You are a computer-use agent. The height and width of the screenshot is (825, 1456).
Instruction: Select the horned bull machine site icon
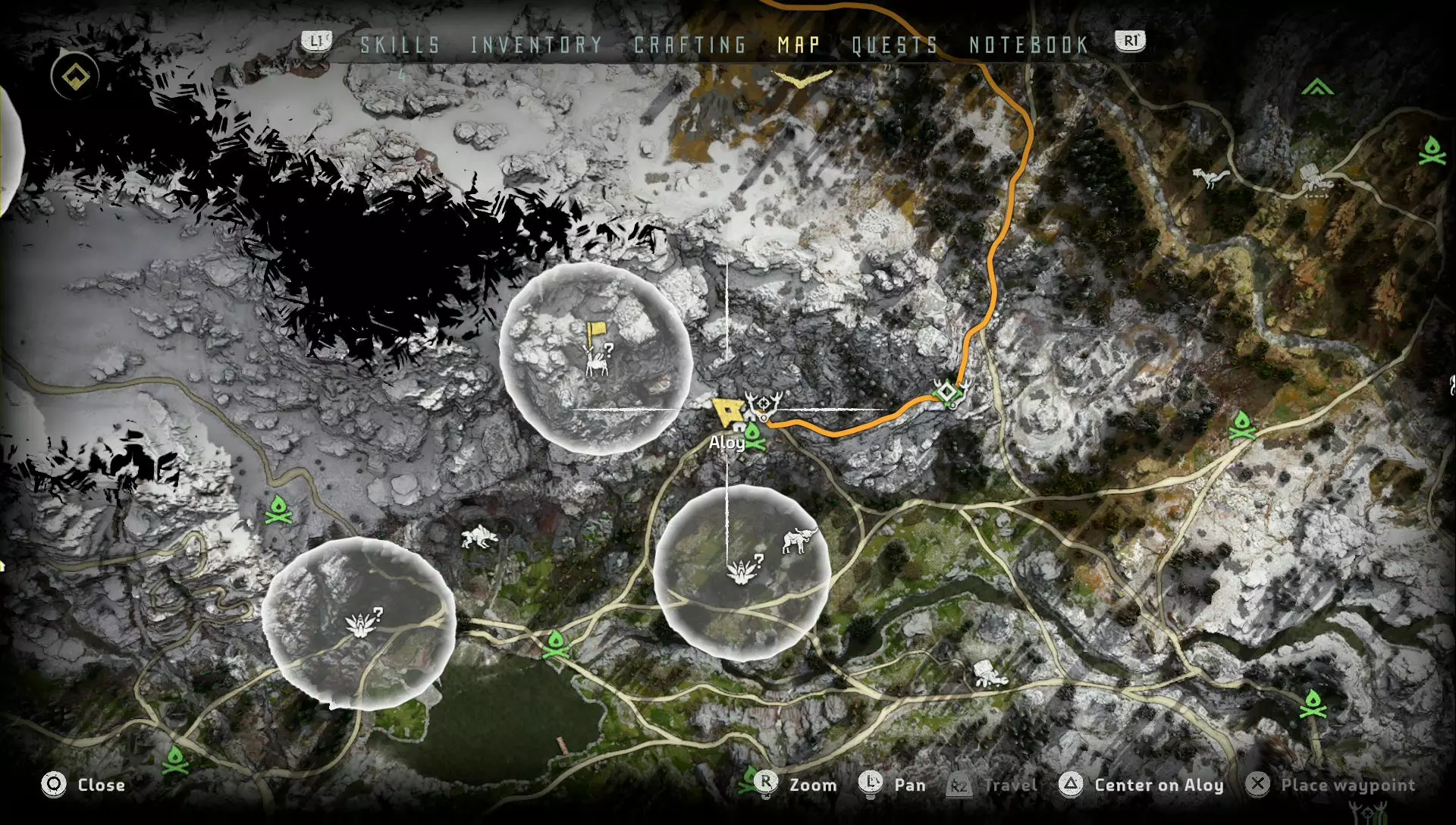point(799,541)
